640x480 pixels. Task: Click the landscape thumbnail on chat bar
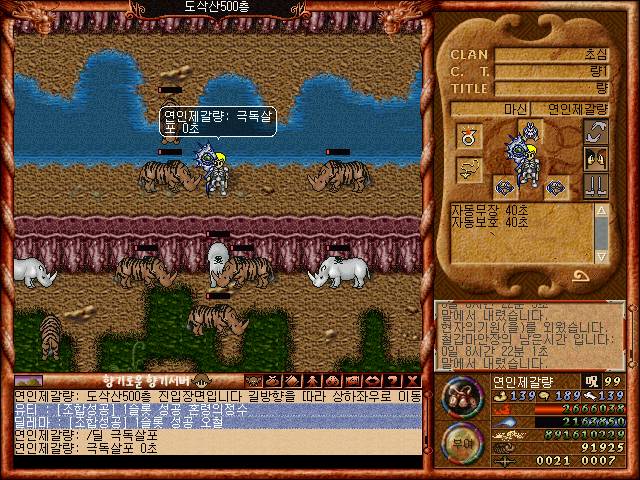pyautogui.click(x=28, y=380)
